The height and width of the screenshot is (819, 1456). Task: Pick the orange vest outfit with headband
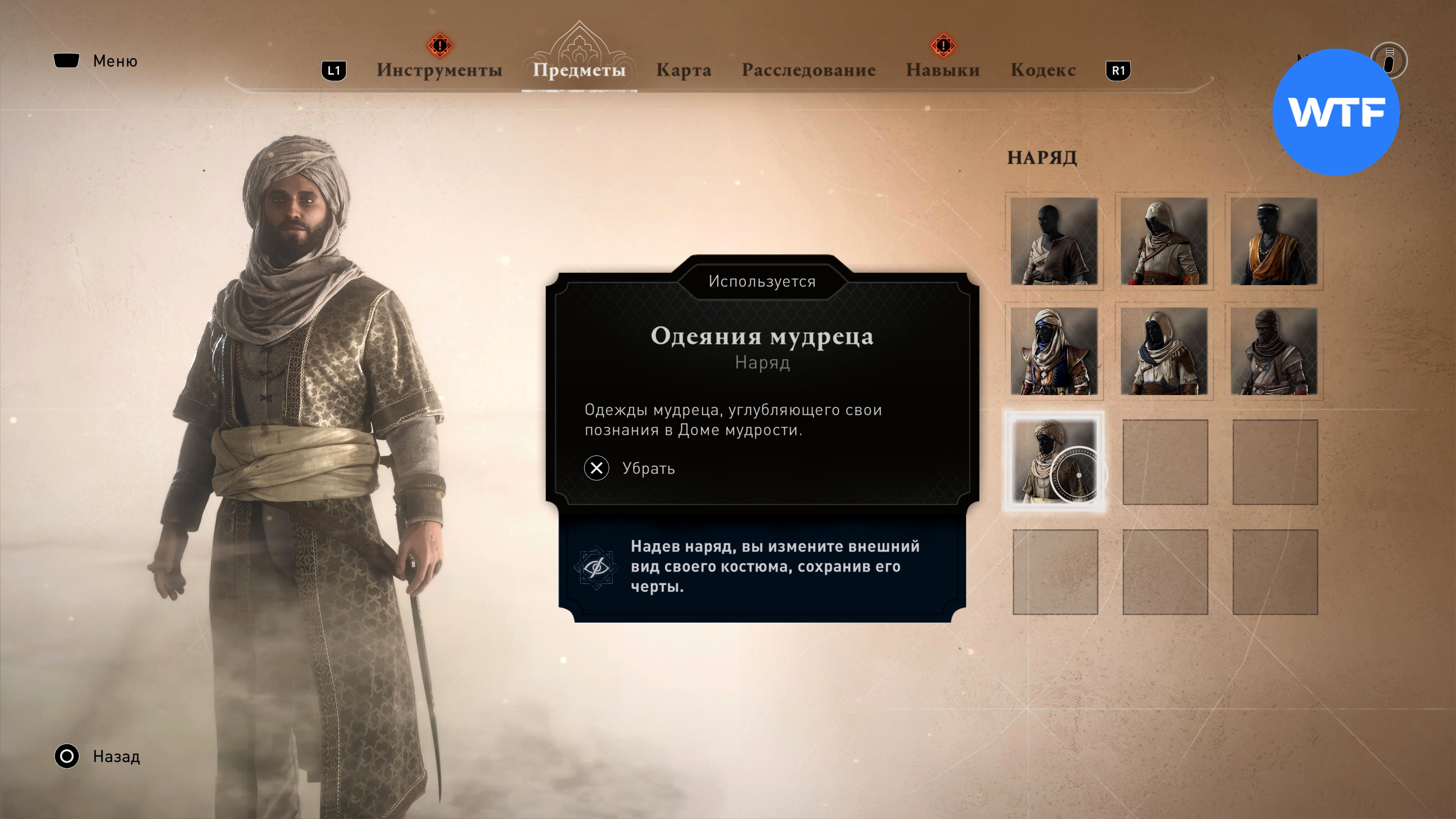pos(1274,242)
